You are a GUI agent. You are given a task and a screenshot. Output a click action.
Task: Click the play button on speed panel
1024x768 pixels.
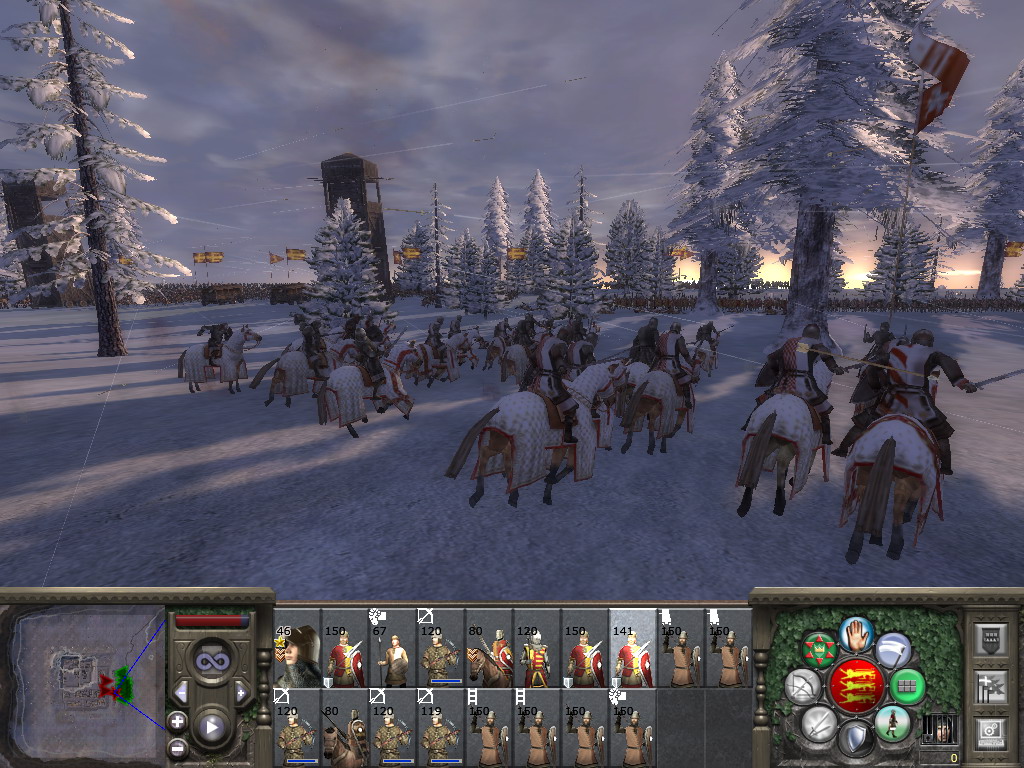tap(212, 727)
